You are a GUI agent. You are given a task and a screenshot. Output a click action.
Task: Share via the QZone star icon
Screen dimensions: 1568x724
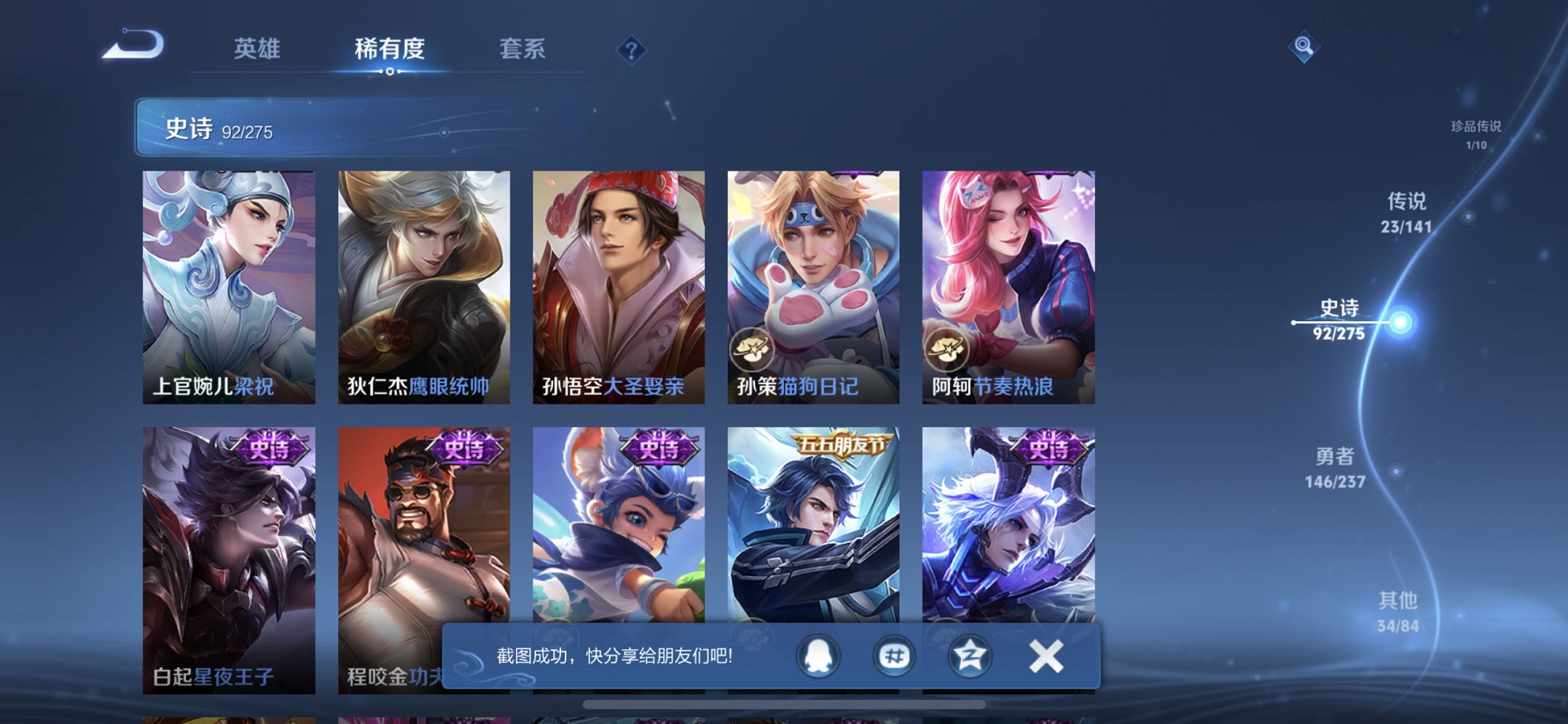[x=969, y=655]
